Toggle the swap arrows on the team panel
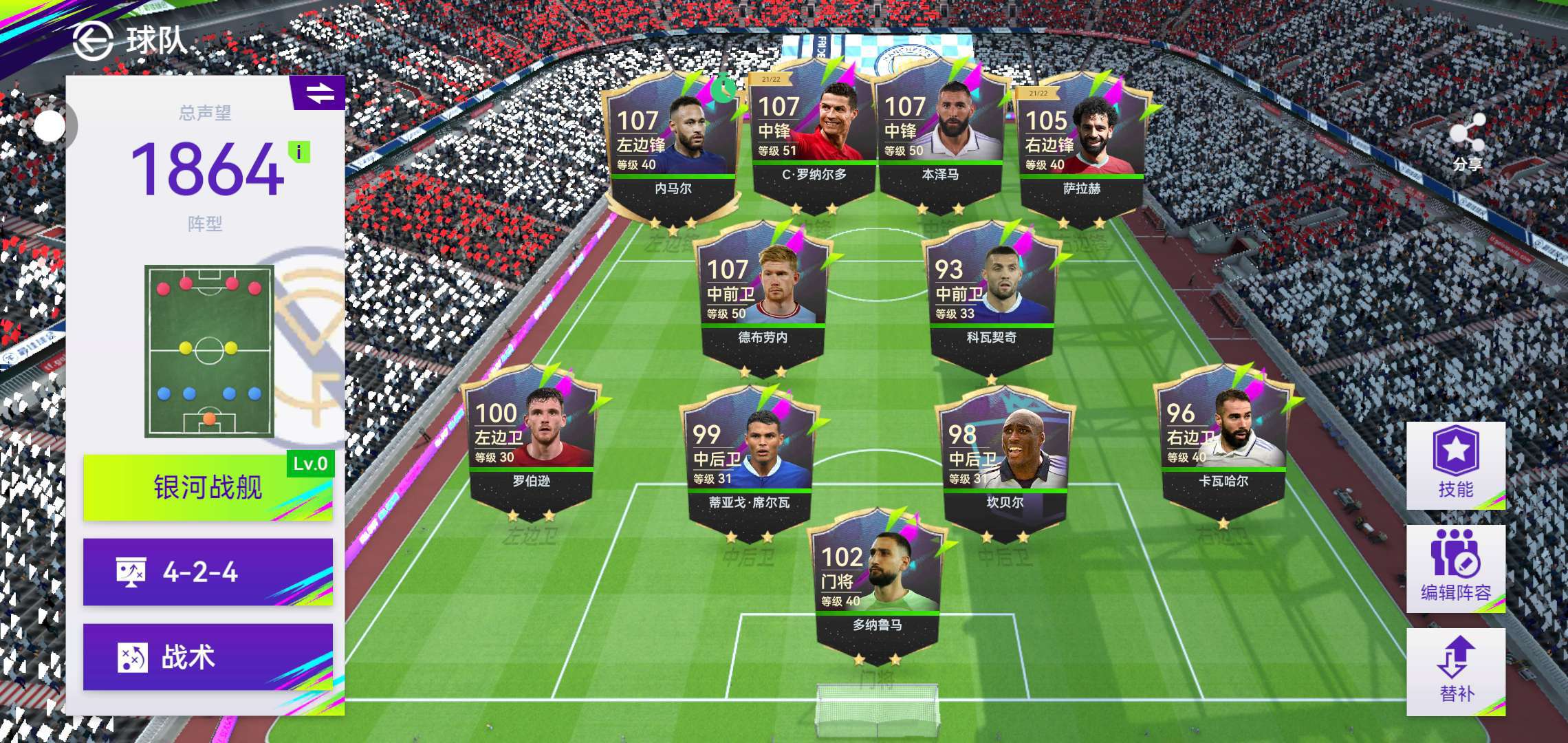 click(320, 93)
